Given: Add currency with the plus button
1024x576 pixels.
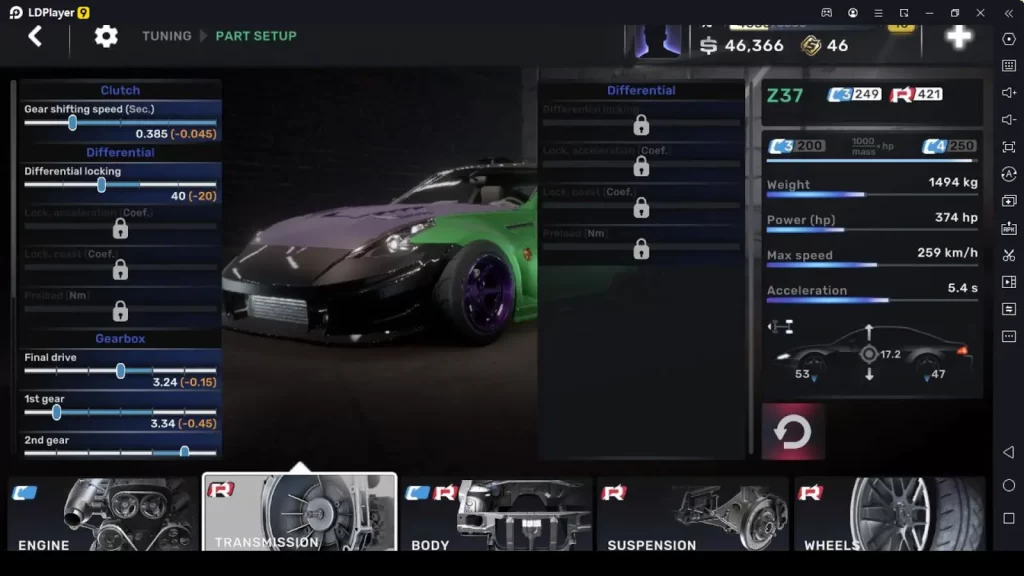Looking at the screenshot, I should 958,37.
